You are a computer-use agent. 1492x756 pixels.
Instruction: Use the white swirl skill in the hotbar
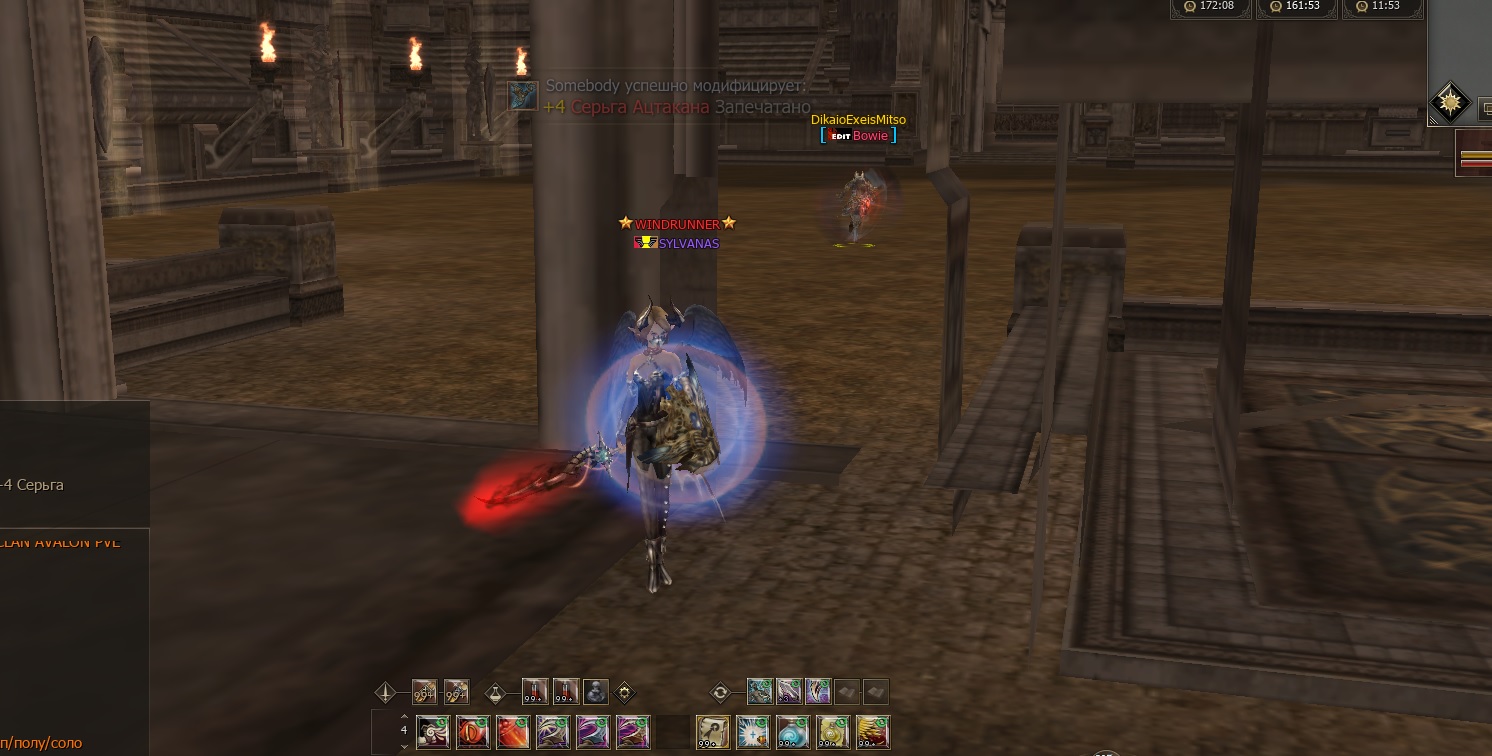[x=433, y=732]
